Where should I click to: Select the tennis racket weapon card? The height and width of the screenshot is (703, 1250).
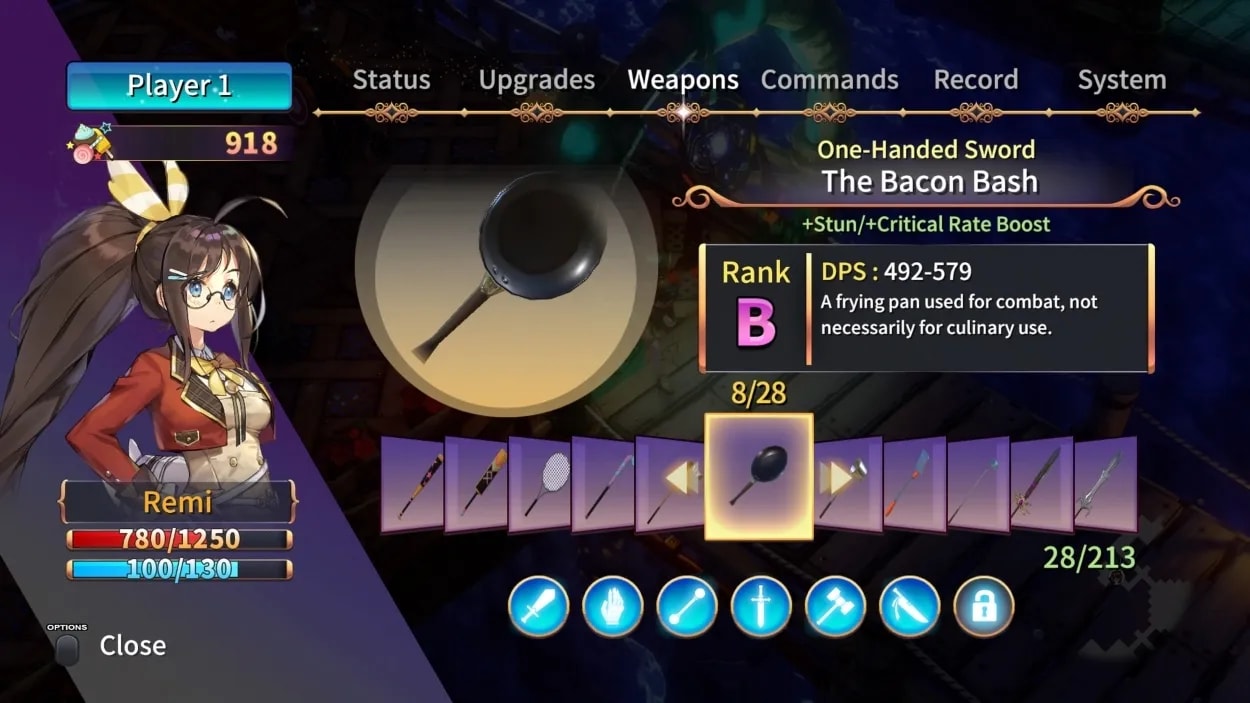point(540,484)
